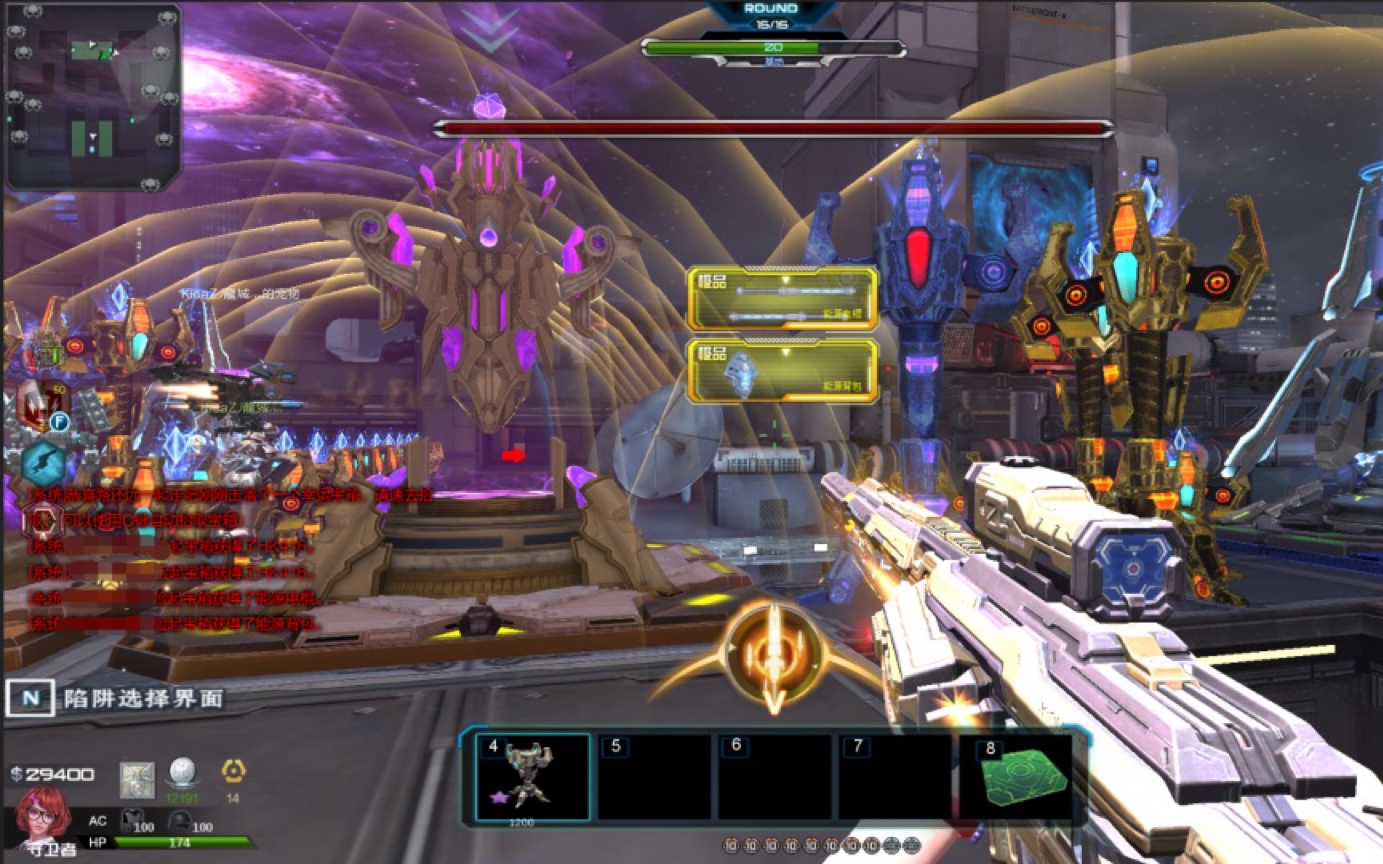The width and height of the screenshot is (1383, 864).
Task: Activate the glowing orange missile skill emblem
Action: pyautogui.click(x=772, y=657)
